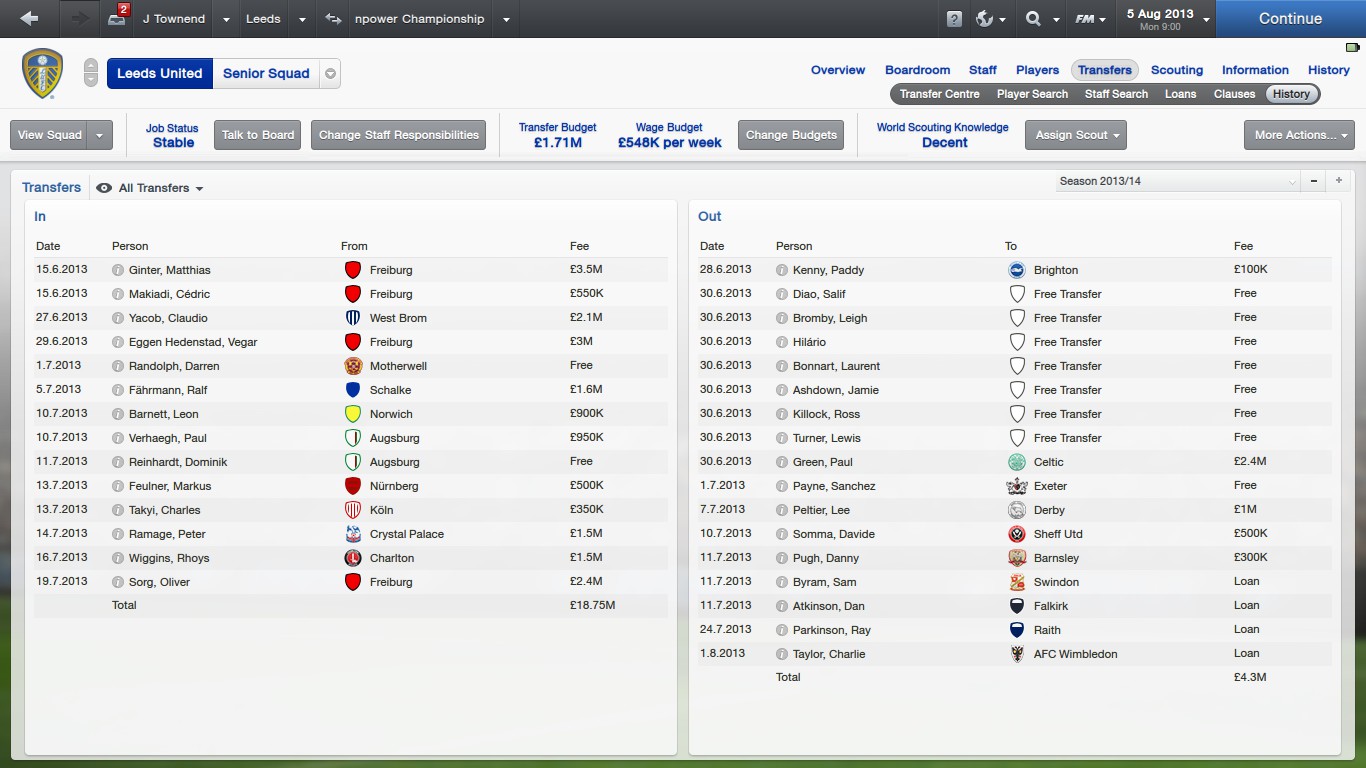This screenshot has height=768, width=1366.
Task: Click the Talk to Board button
Action: pos(258,135)
